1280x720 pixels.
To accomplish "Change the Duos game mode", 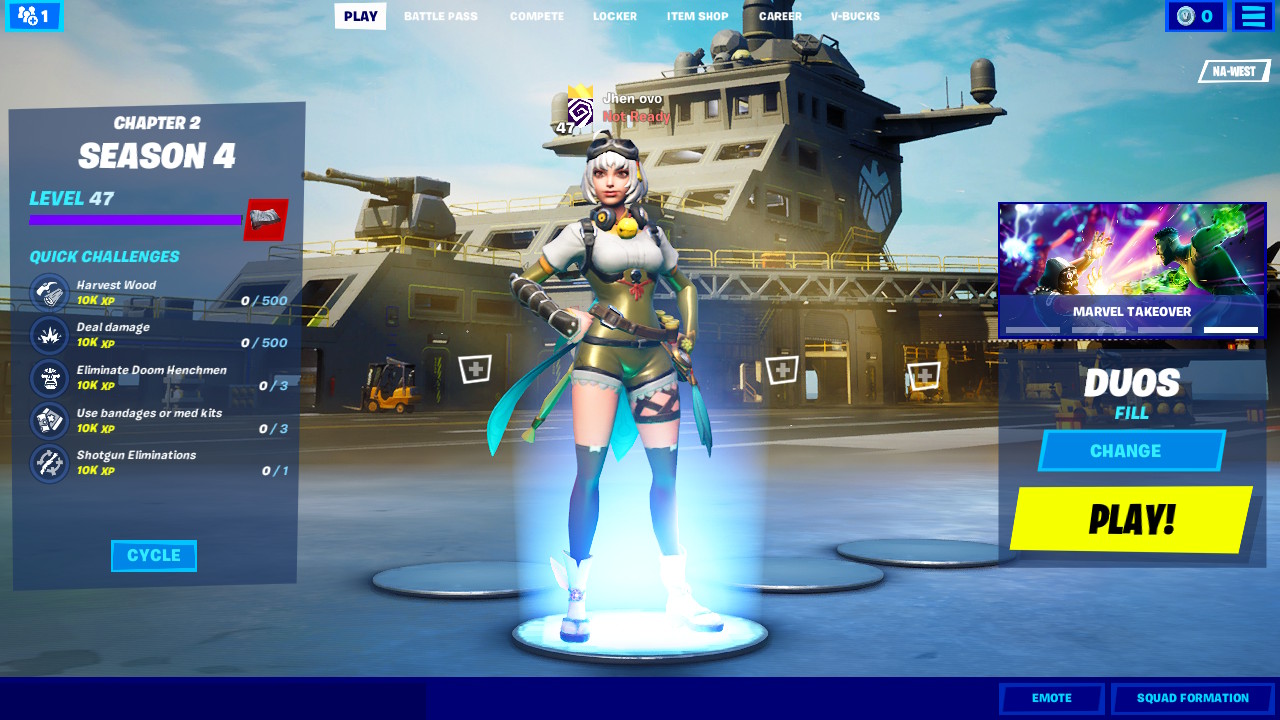I will 1131,451.
